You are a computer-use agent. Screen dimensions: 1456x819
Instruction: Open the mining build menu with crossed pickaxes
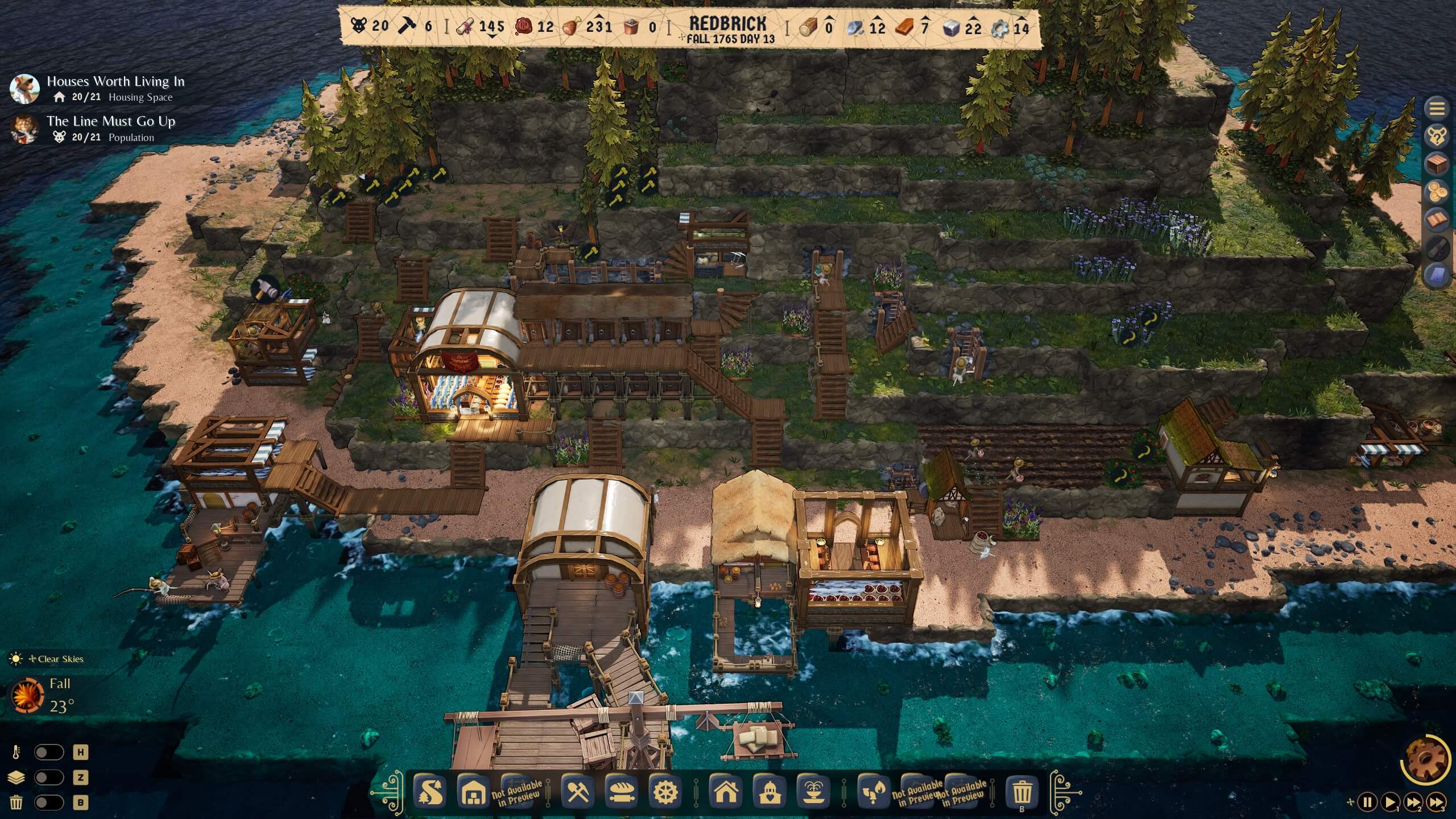[x=578, y=792]
